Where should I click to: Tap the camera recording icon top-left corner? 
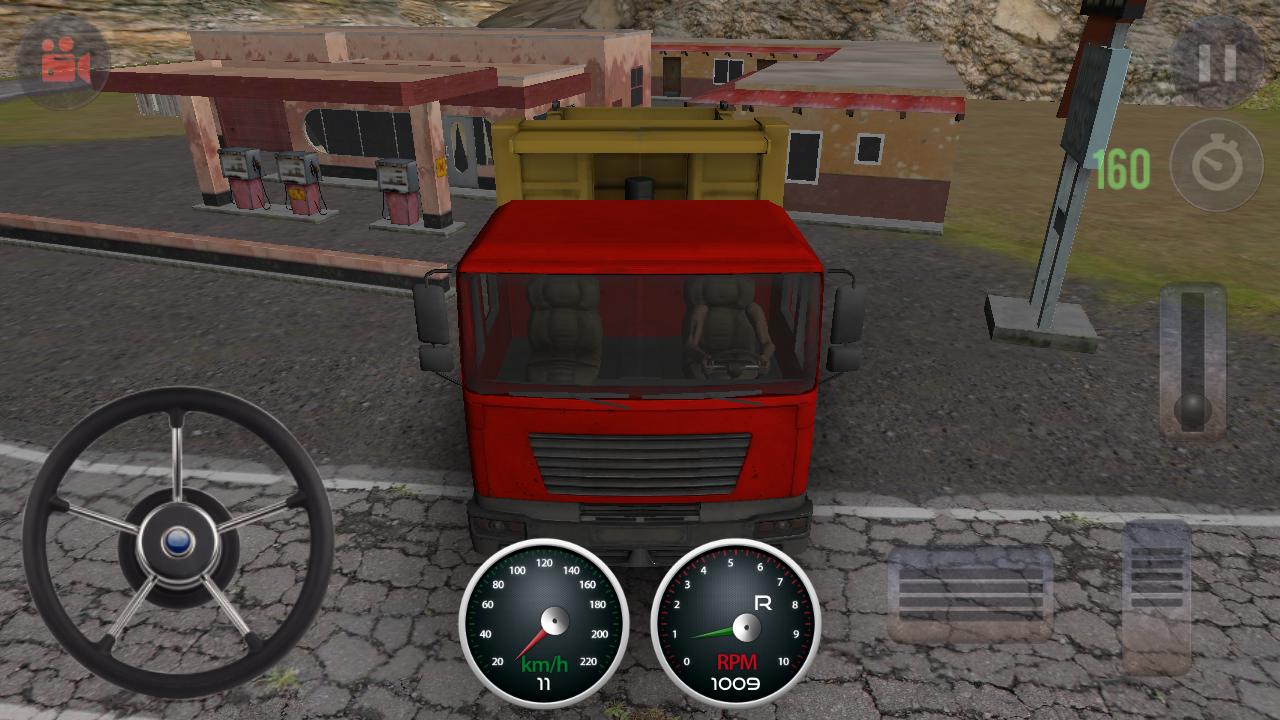(x=62, y=62)
